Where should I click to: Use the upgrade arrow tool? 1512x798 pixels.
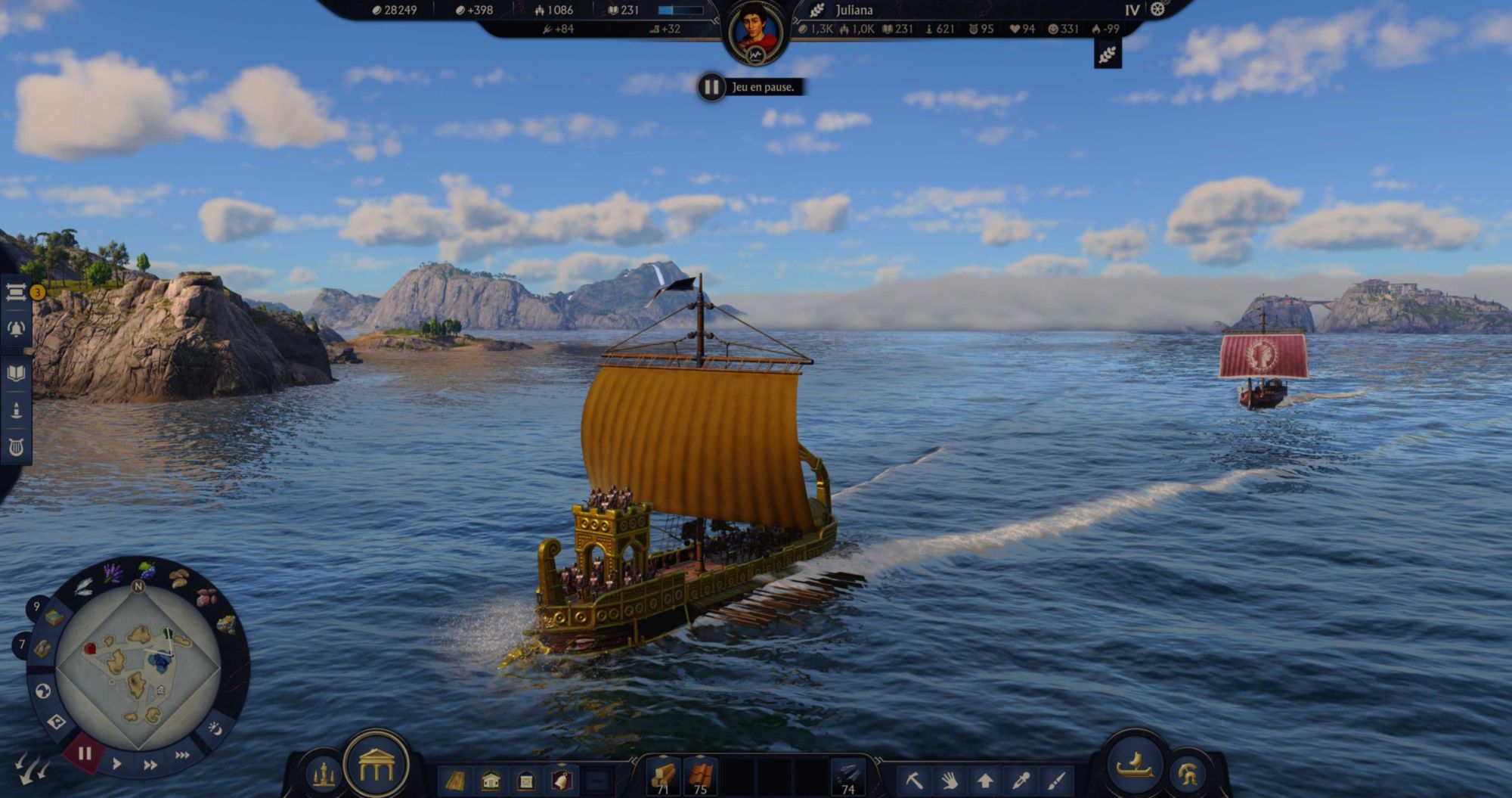click(985, 780)
